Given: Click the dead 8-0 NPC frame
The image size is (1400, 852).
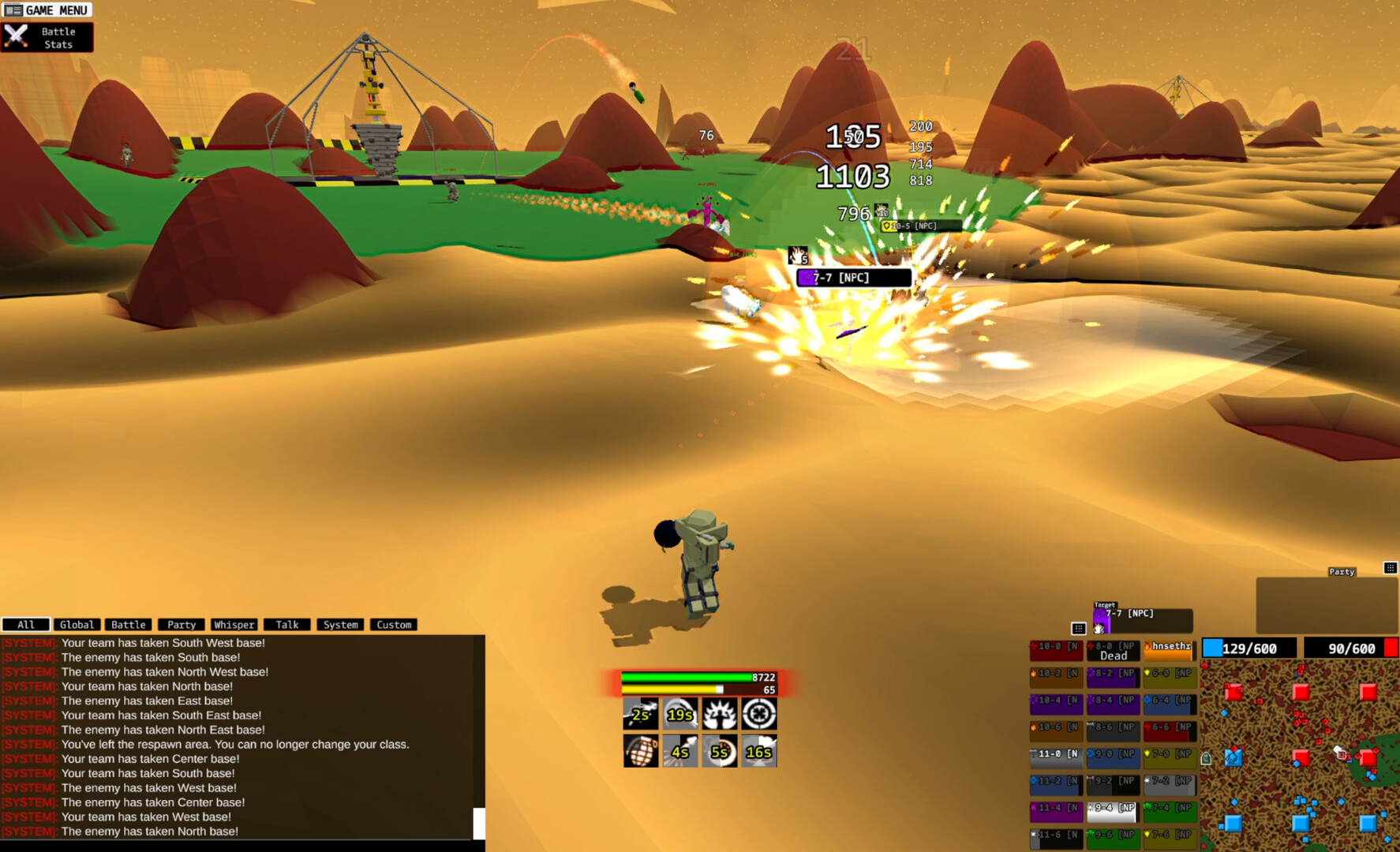Looking at the screenshot, I should click(x=1112, y=651).
